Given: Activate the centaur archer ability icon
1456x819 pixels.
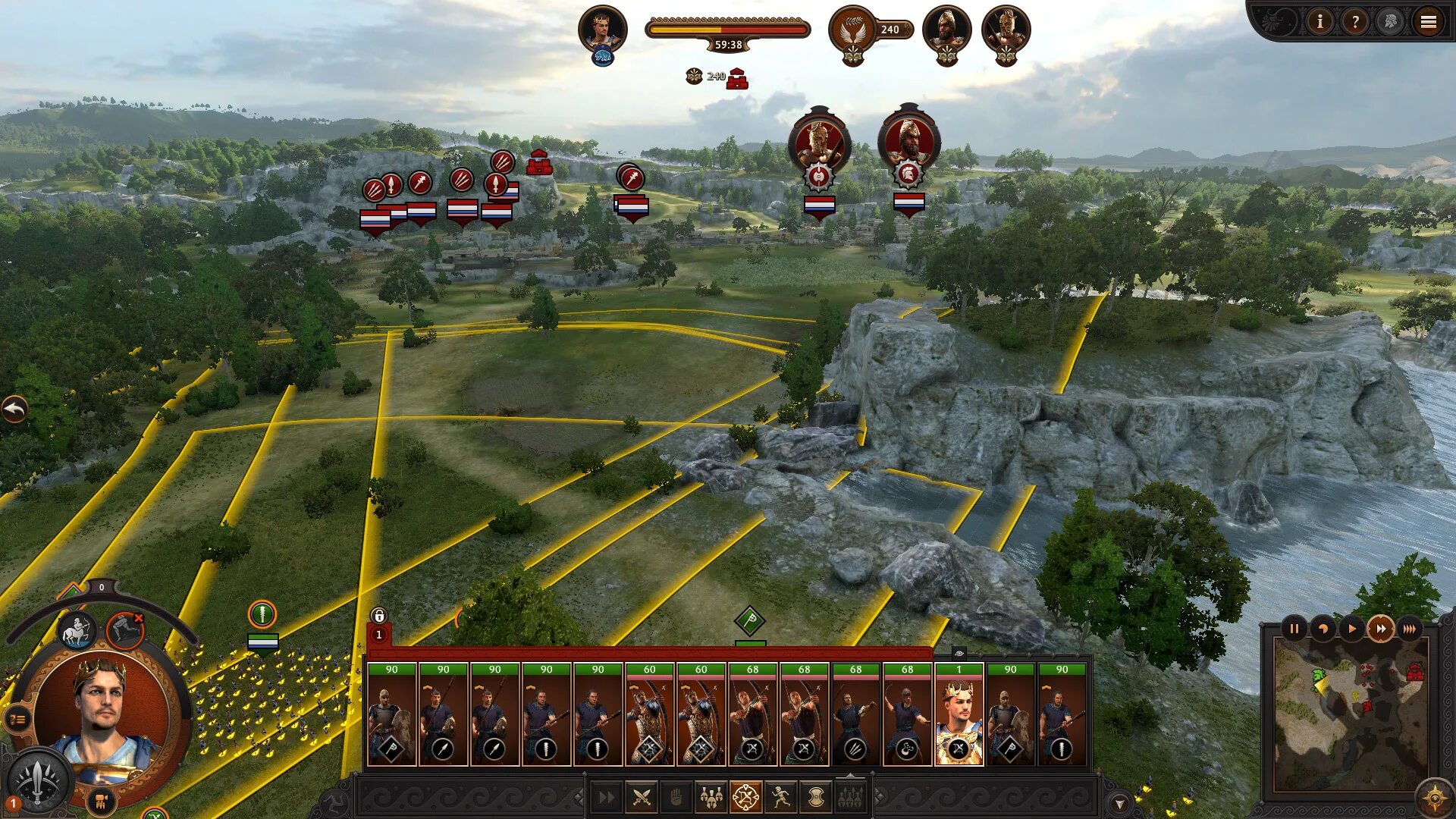Looking at the screenshot, I should (x=78, y=630).
